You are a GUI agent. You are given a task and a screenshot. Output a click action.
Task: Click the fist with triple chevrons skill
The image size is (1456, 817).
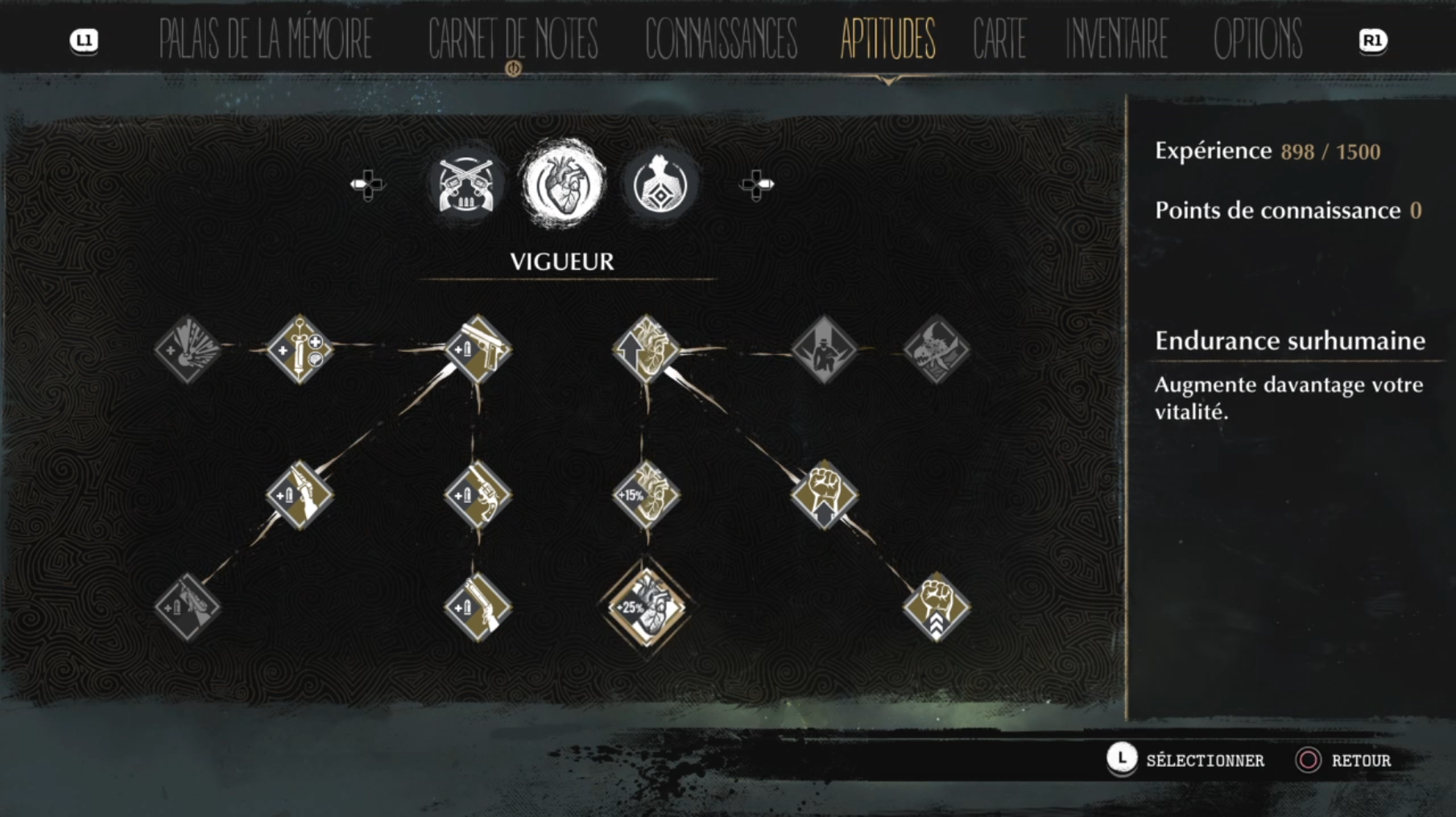[x=936, y=606]
